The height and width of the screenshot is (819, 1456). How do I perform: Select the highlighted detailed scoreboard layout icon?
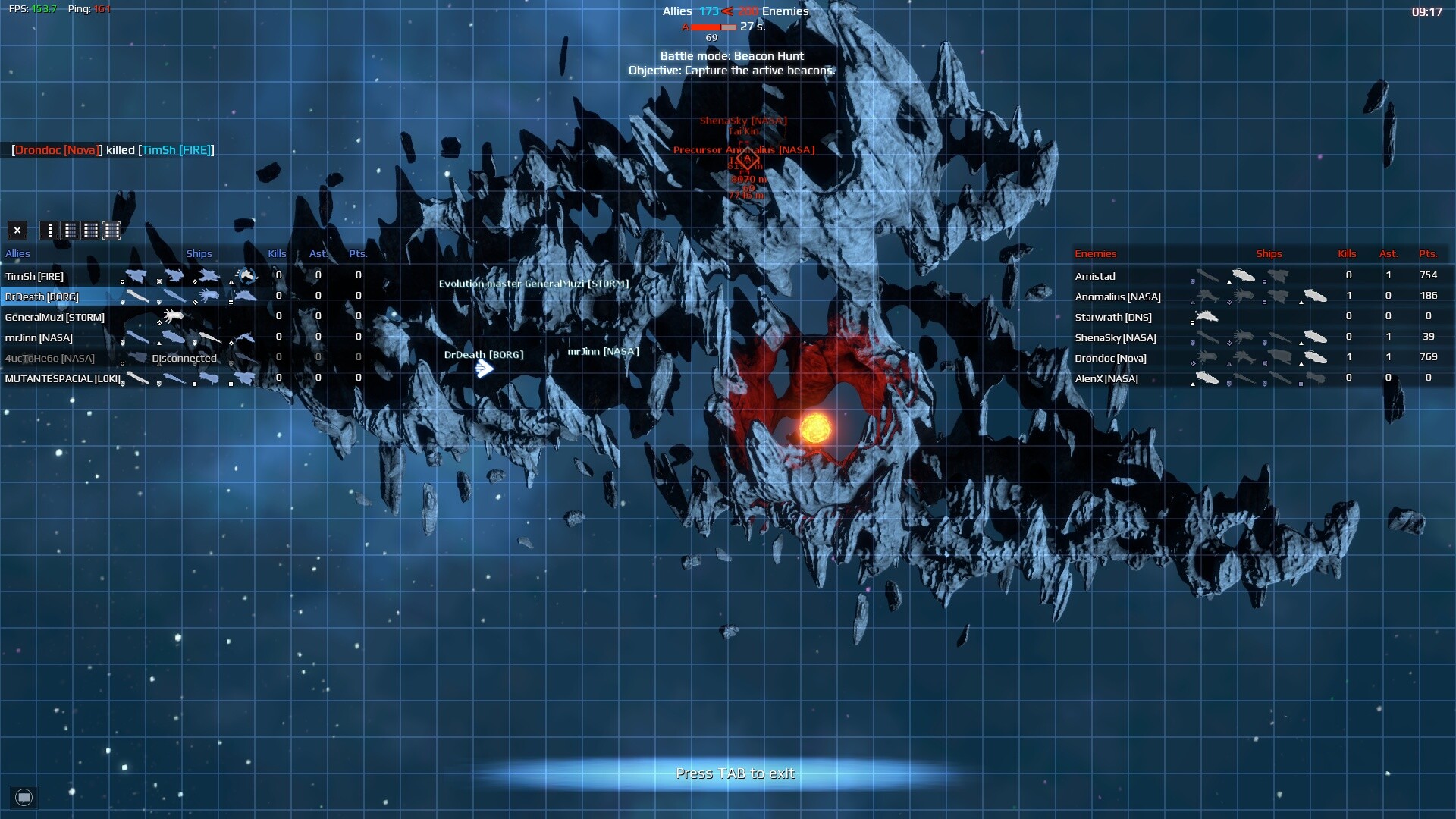(111, 231)
